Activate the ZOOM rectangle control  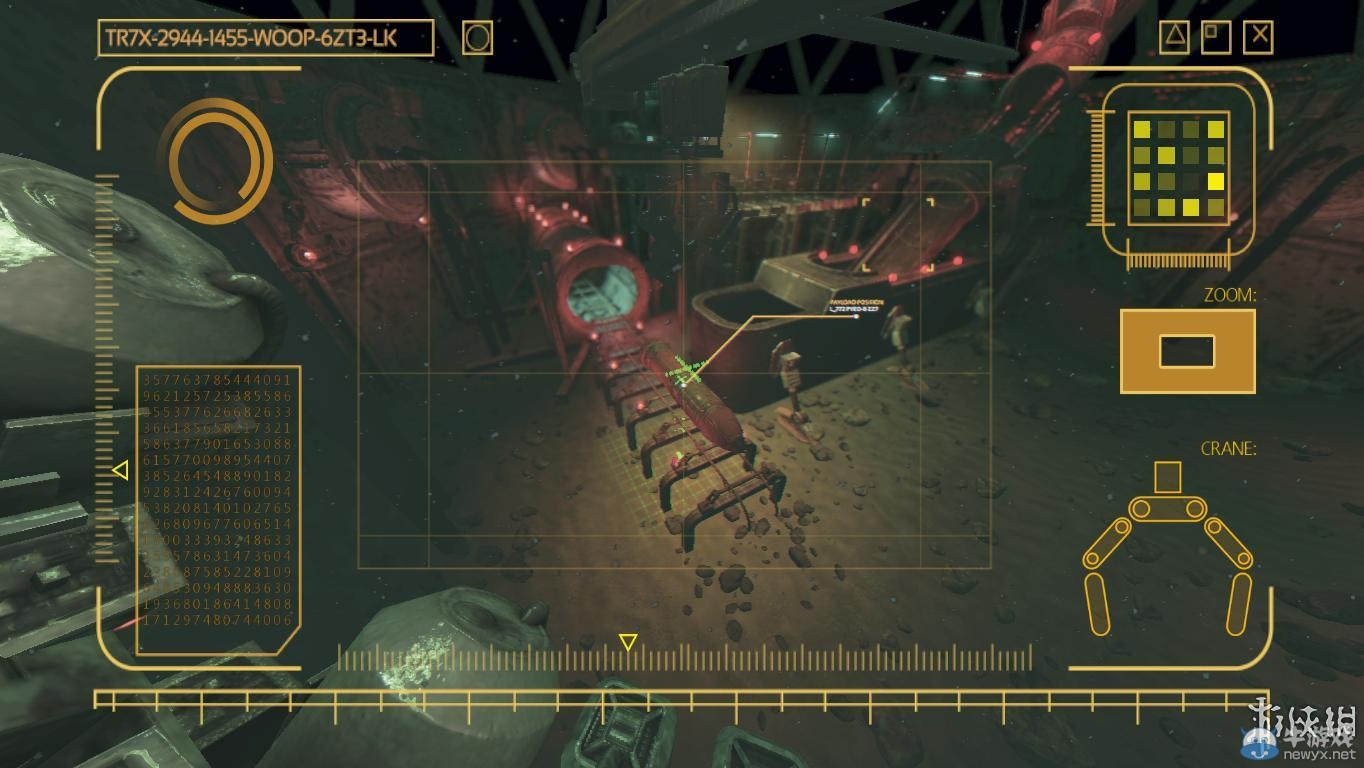pyautogui.click(x=1187, y=351)
